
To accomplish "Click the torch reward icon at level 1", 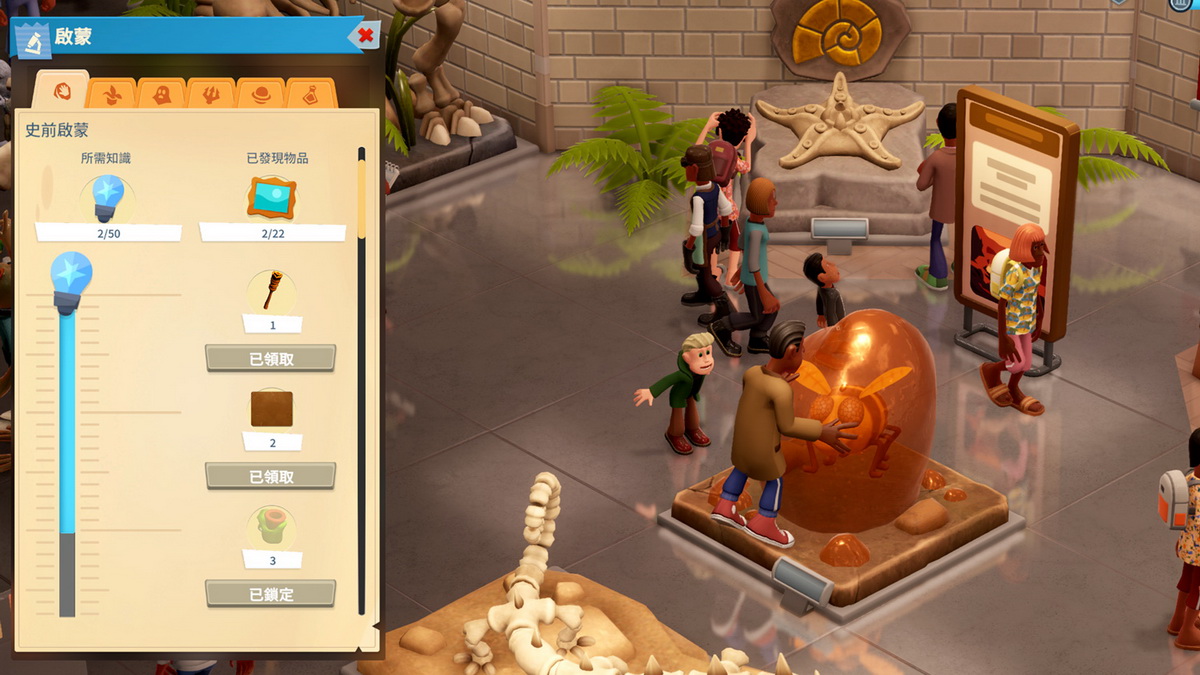I will click(x=271, y=291).
